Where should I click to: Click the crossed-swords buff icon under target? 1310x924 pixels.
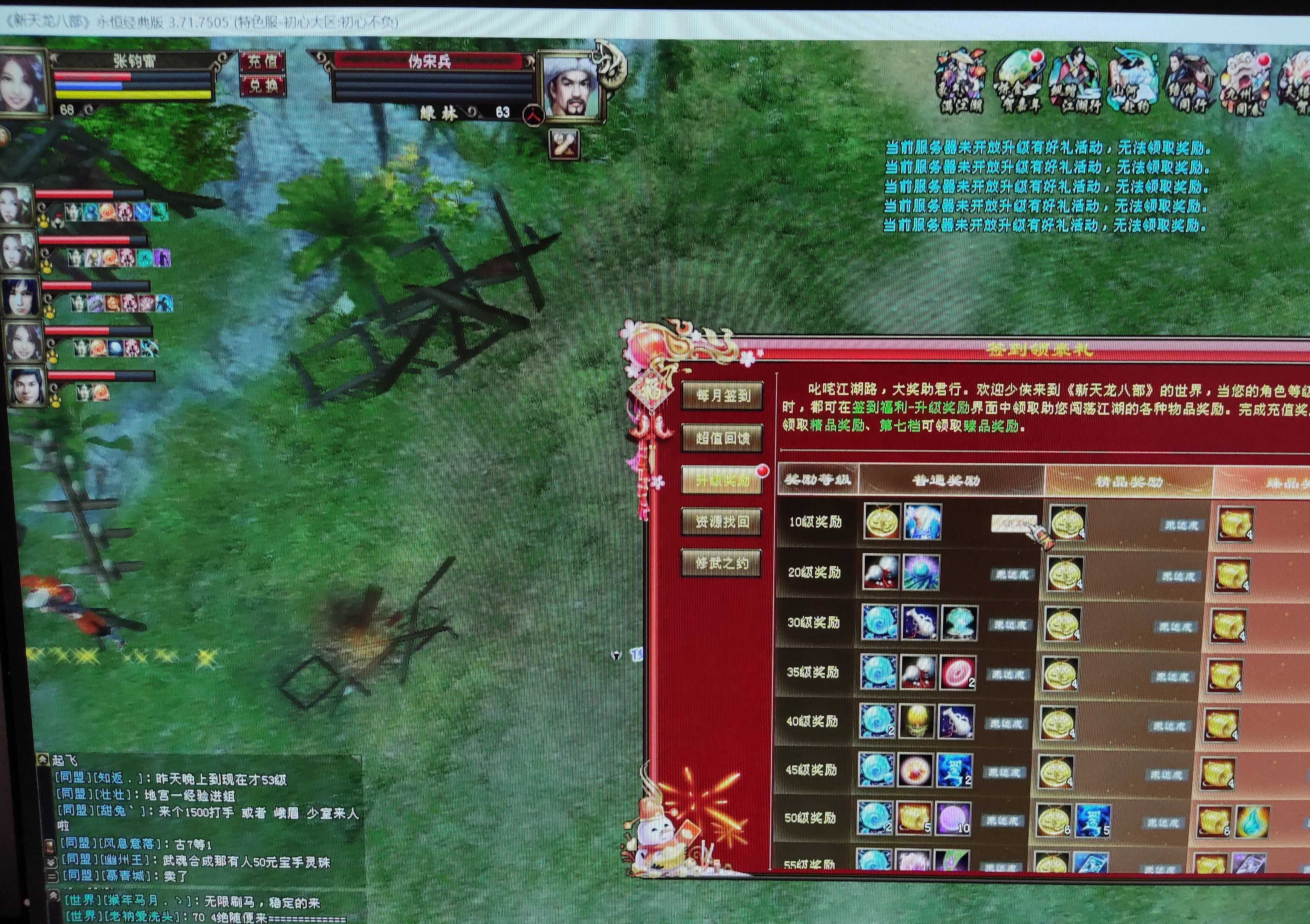click(564, 144)
